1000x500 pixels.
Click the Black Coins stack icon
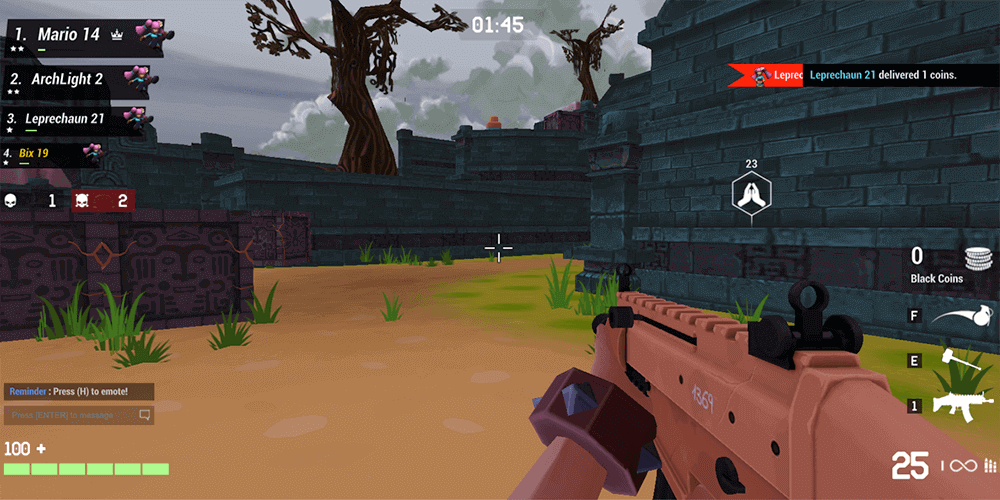[977, 258]
